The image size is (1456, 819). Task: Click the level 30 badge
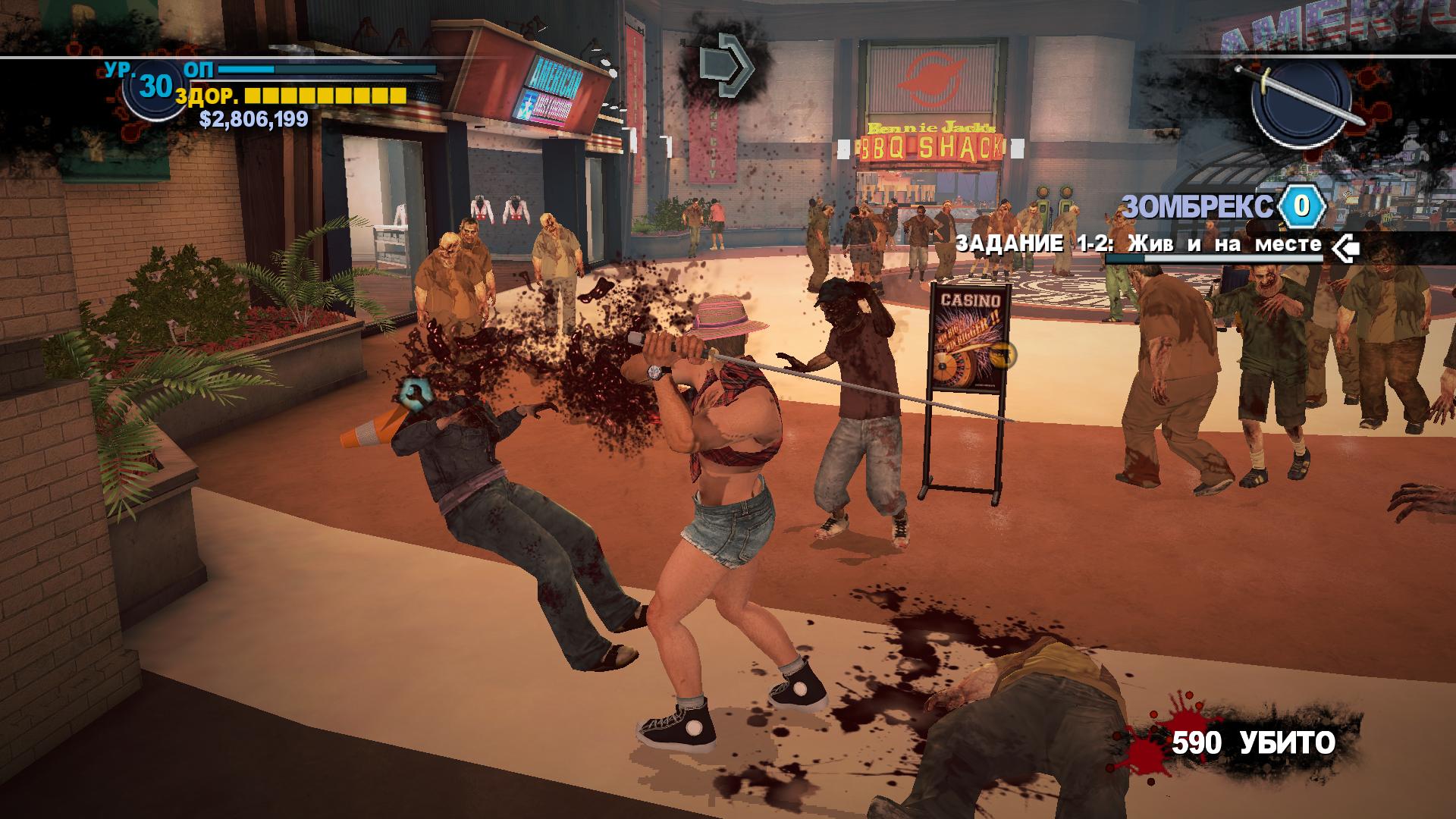coord(155,87)
